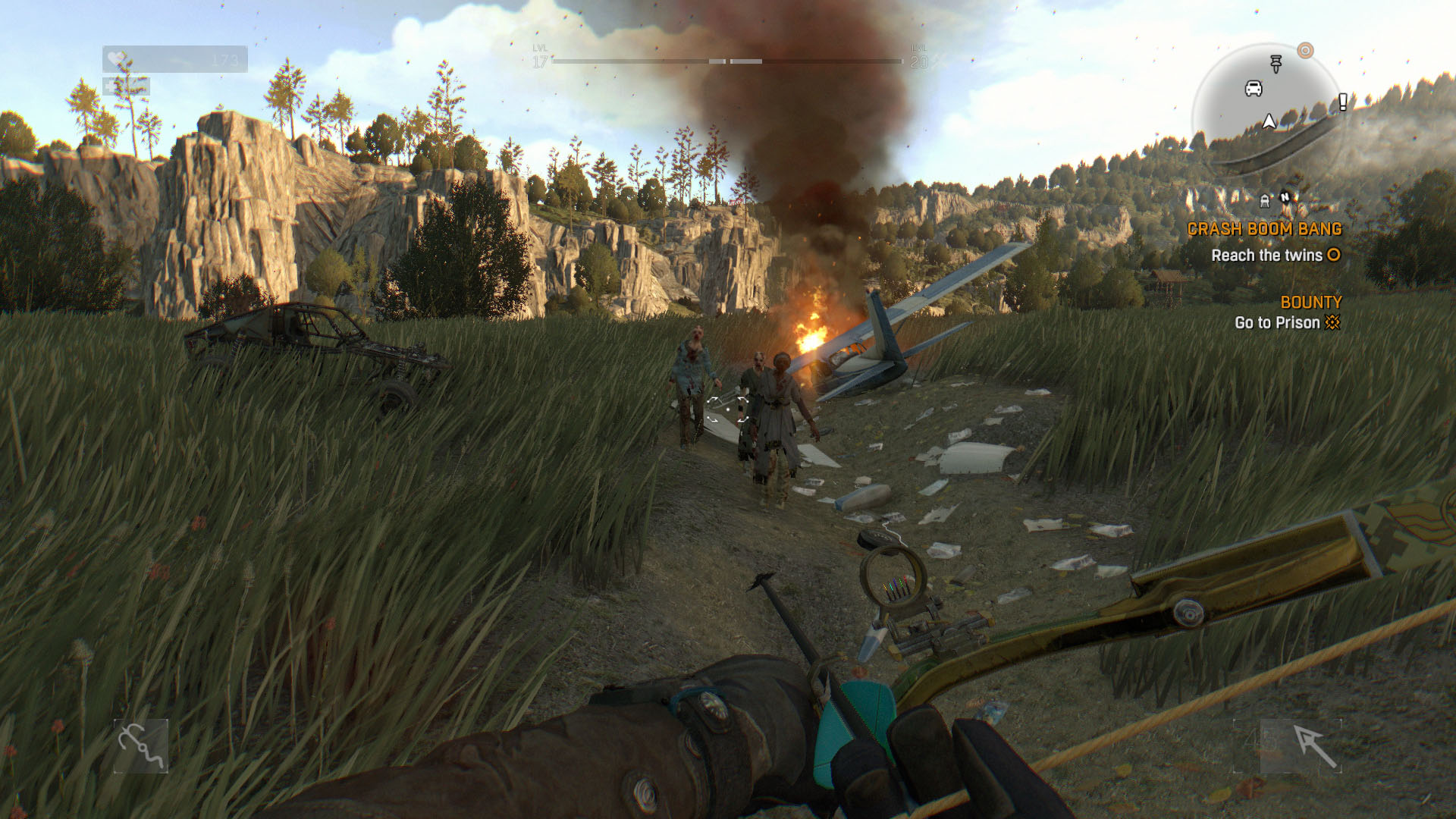1456x819 pixels.
Task: Open the Crash Boom Bang quest tracker
Action: tap(1264, 229)
